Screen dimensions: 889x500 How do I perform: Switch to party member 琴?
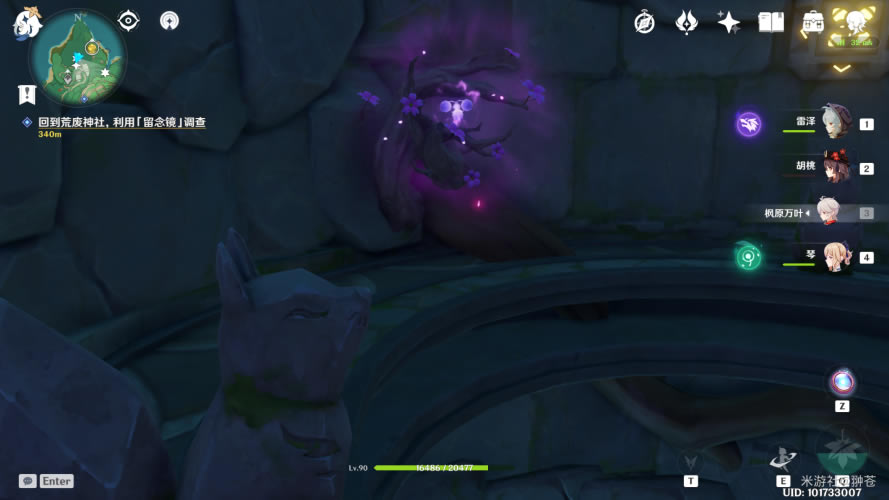[834, 257]
